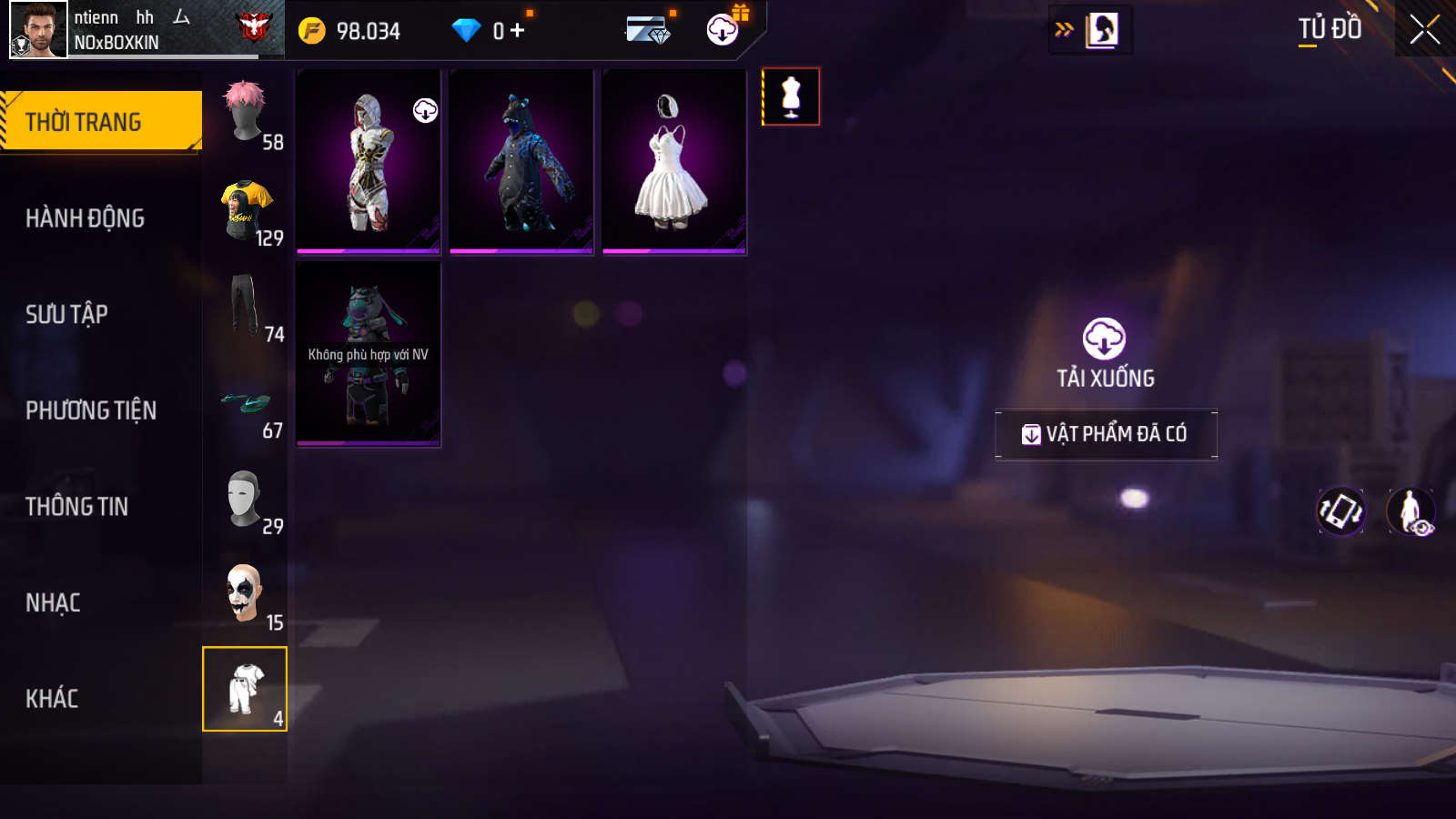1456x819 pixels.
Task: Click the VẬT PHẨM ĐÃ CÓ button
Action: [1106, 434]
